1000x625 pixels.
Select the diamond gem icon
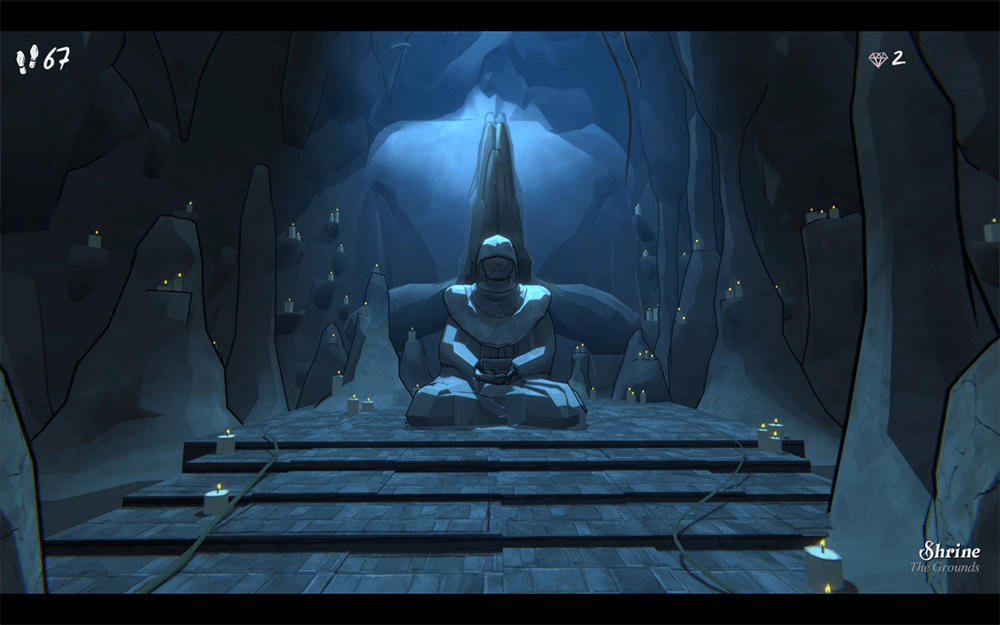coord(878,59)
